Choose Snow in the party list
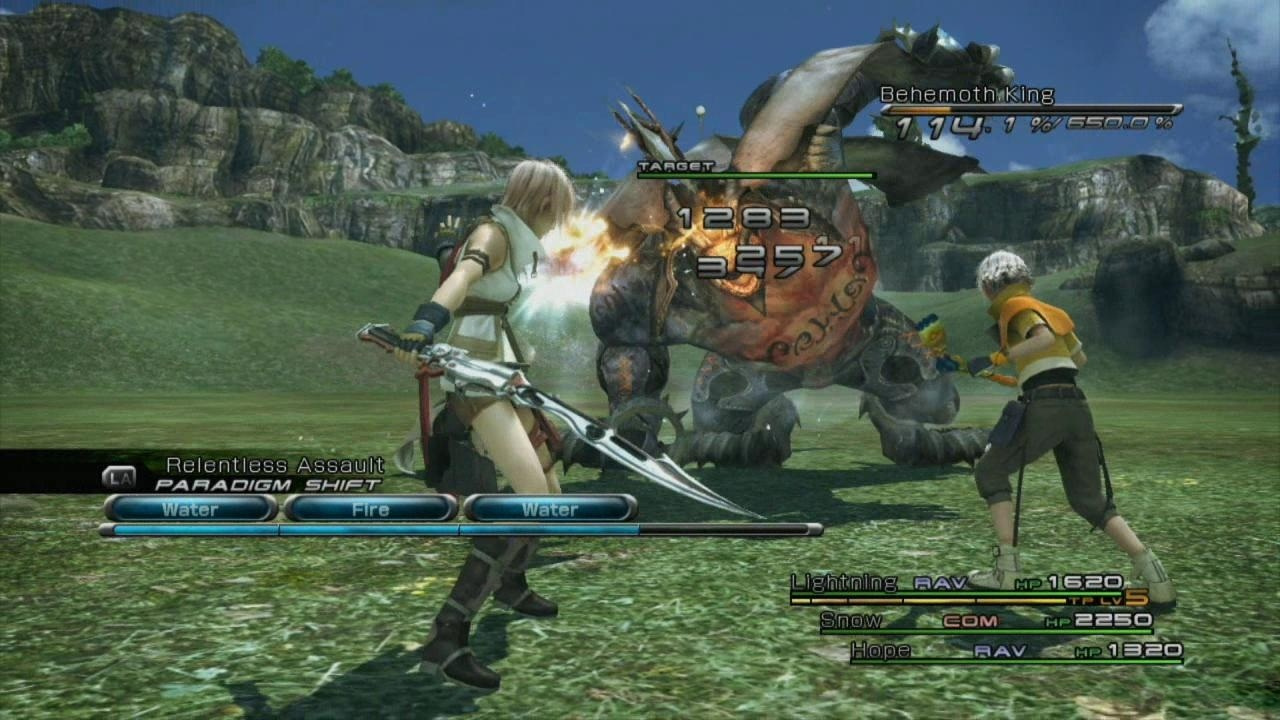Image resolution: width=1280 pixels, height=720 pixels. [985, 621]
